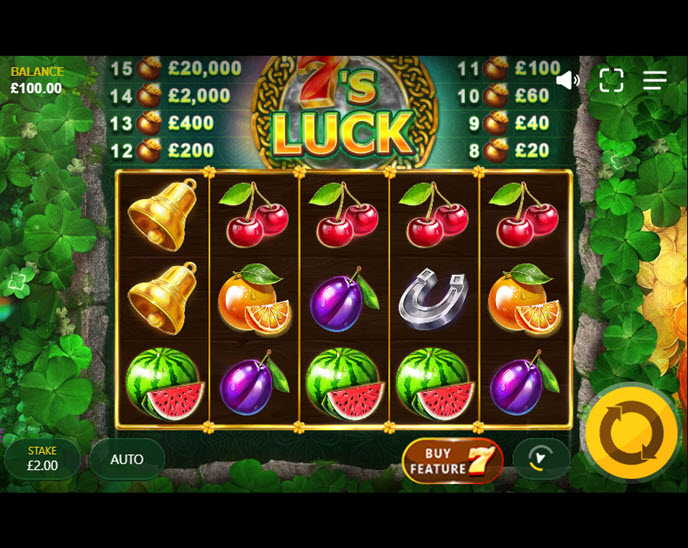Enter fullscreen mode
The height and width of the screenshot is (548, 688).
611,80
